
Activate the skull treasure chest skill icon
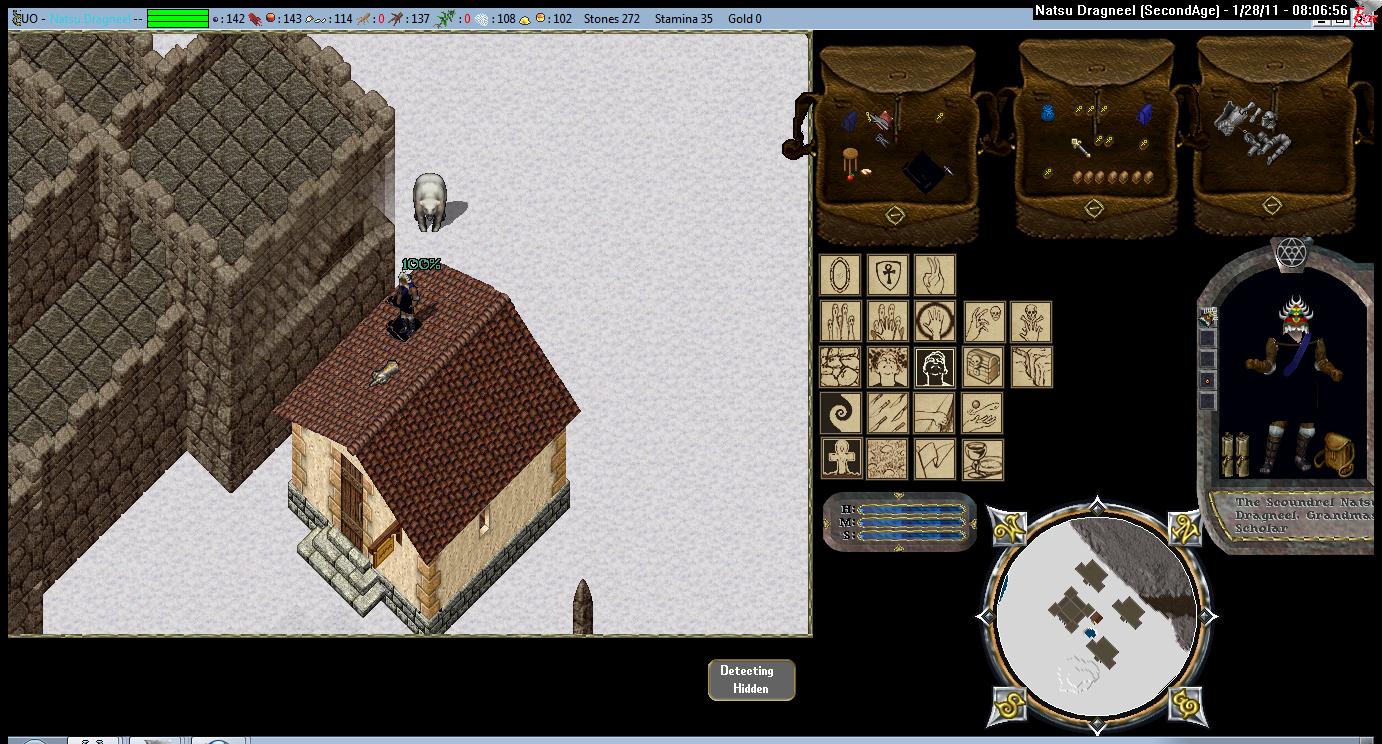tap(982, 367)
